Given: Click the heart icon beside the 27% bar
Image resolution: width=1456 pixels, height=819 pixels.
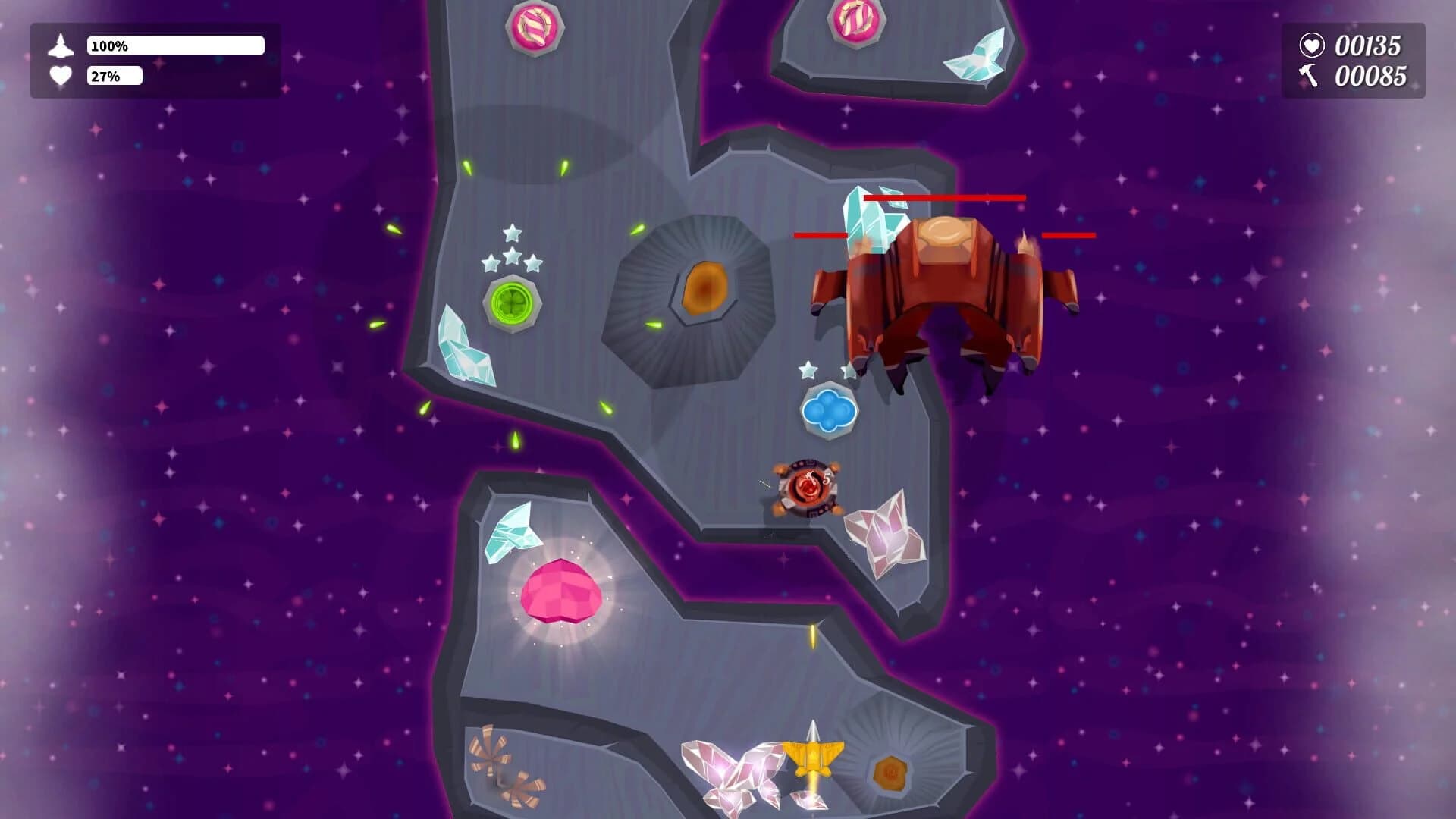Looking at the screenshot, I should pyautogui.click(x=61, y=76).
